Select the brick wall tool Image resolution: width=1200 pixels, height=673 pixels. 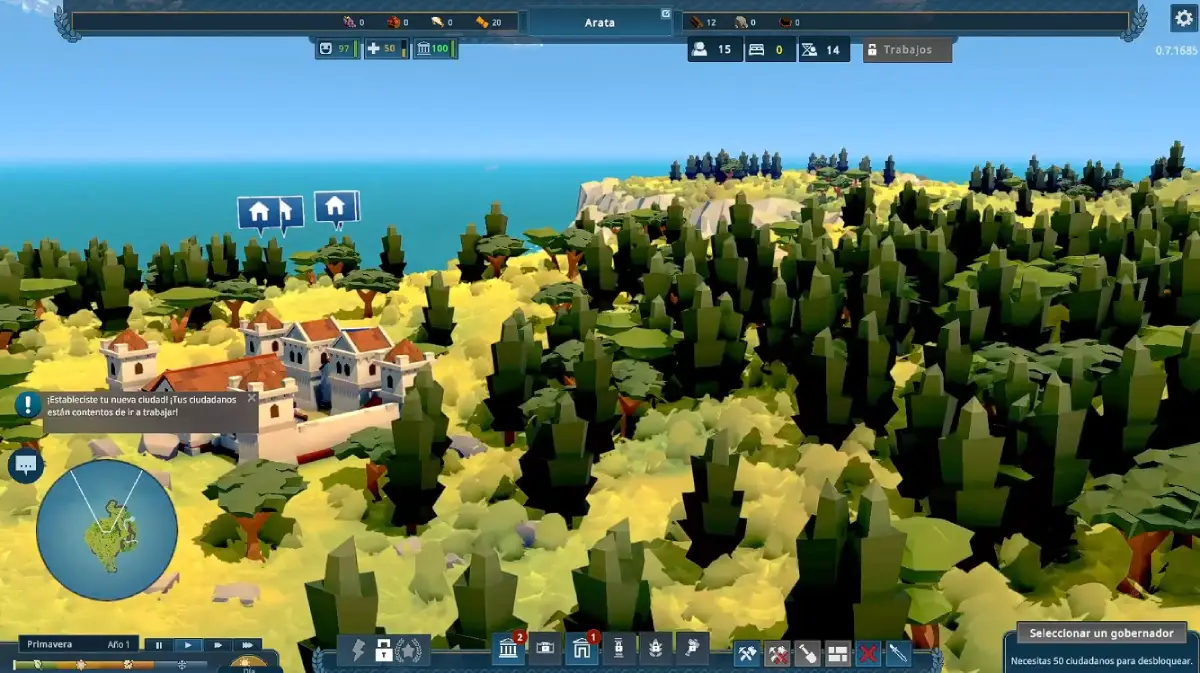838,654
